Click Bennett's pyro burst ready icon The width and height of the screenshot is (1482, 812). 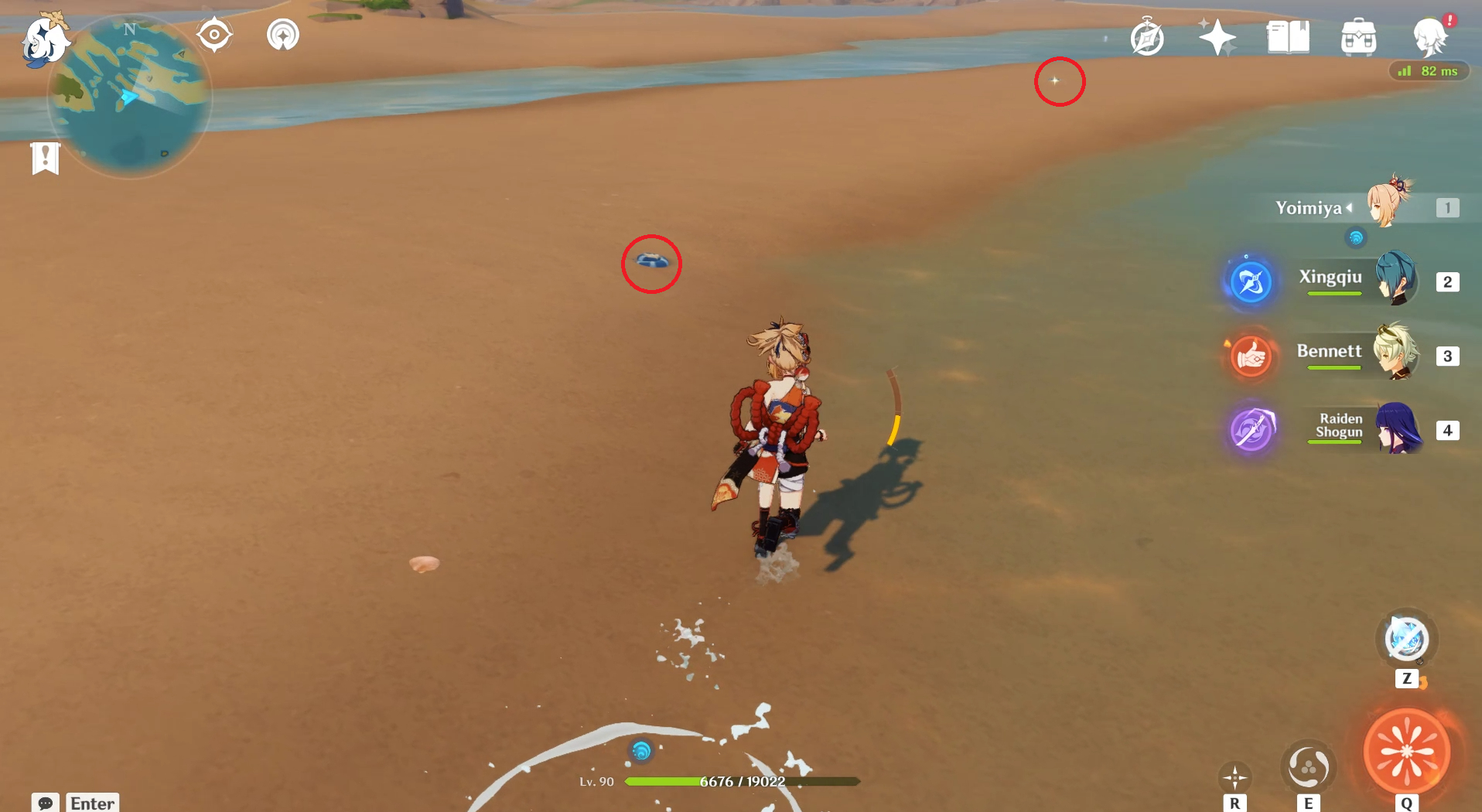coord(1252,357)
